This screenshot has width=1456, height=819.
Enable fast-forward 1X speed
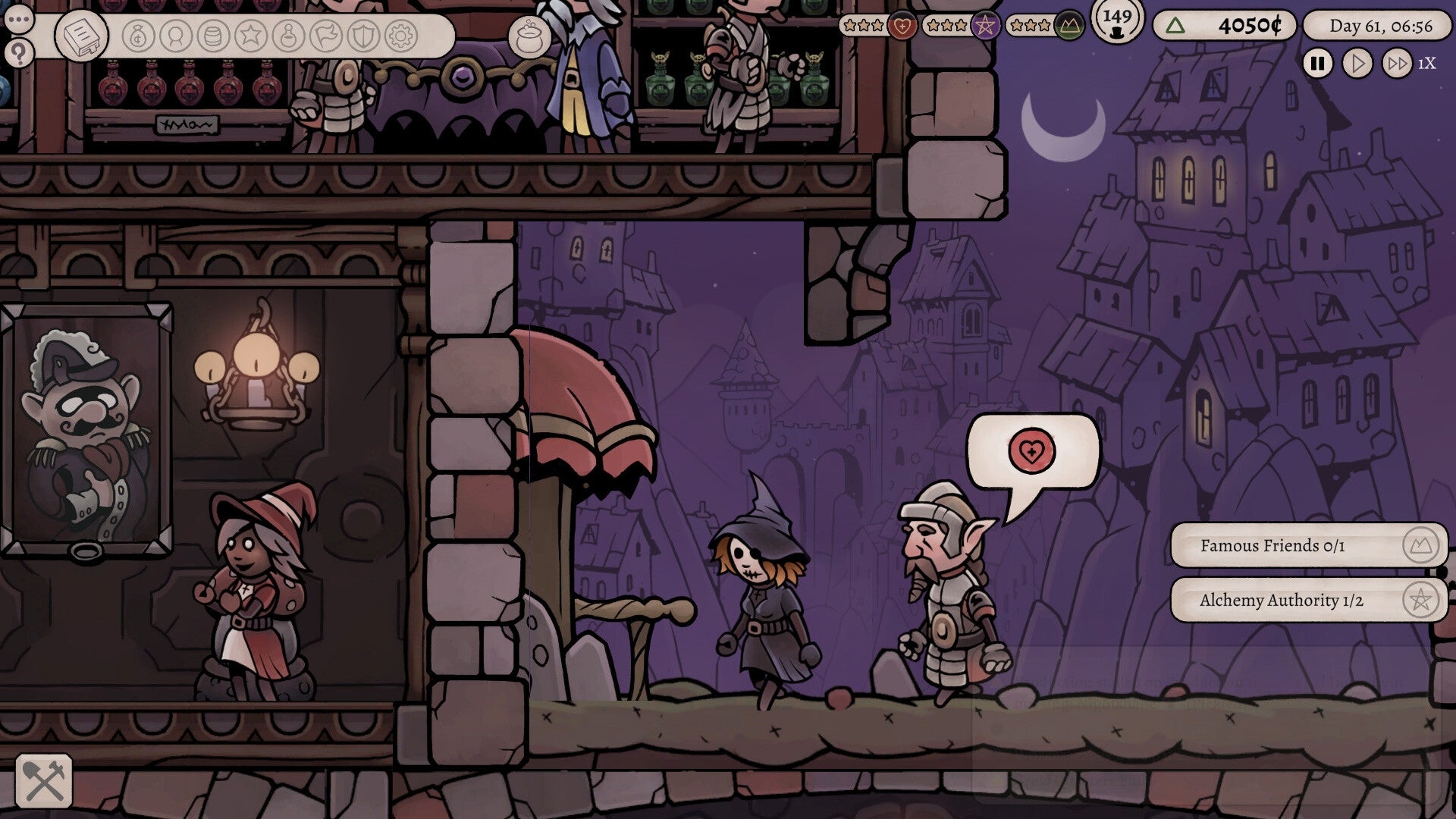[1397, 64]
